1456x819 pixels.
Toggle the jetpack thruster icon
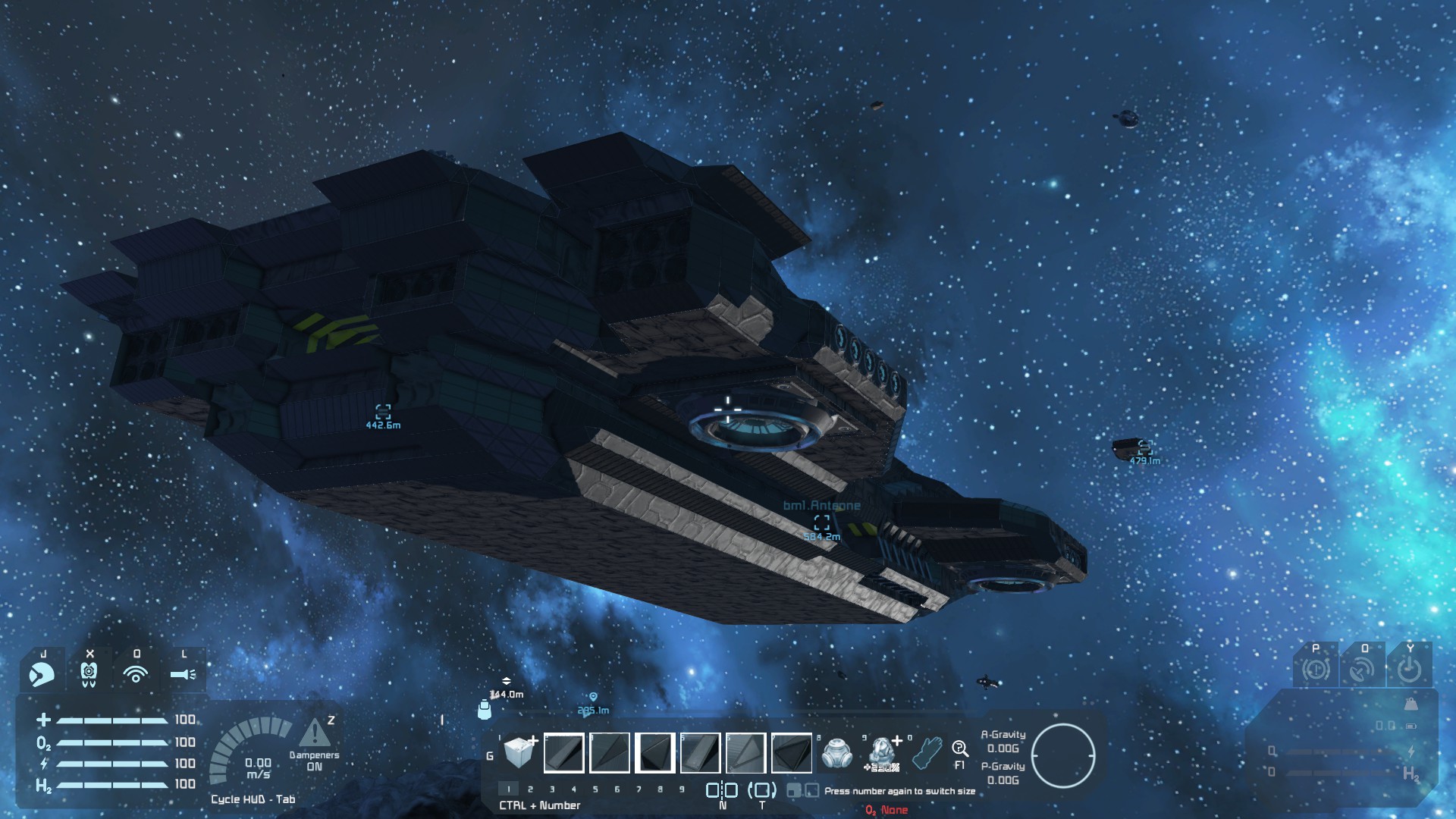point(89,673)
